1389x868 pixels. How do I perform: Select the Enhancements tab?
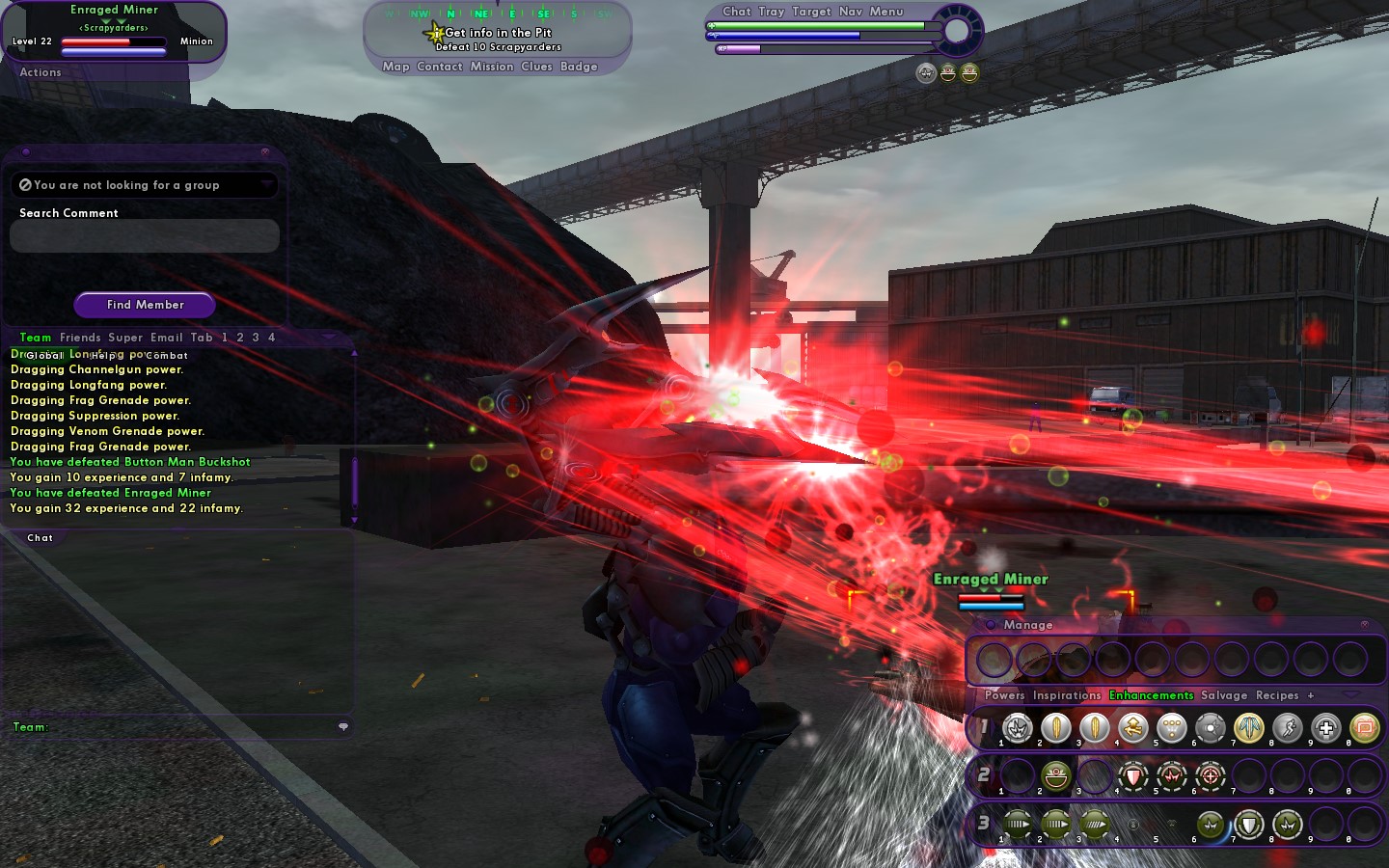click(1151, 695)
